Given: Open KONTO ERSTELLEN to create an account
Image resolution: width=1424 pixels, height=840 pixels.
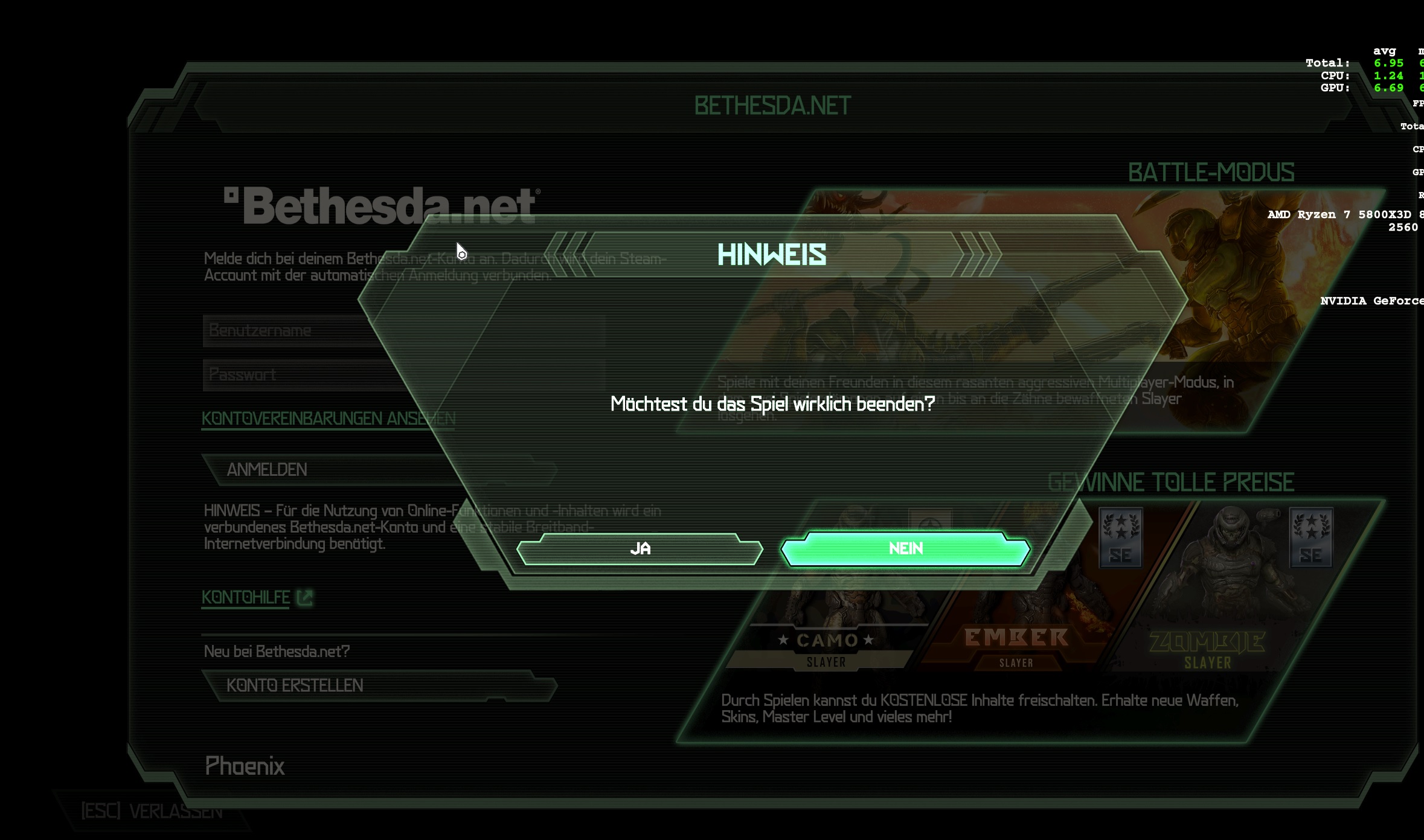Looking at the screenshot, I should (x=294, y=685).
